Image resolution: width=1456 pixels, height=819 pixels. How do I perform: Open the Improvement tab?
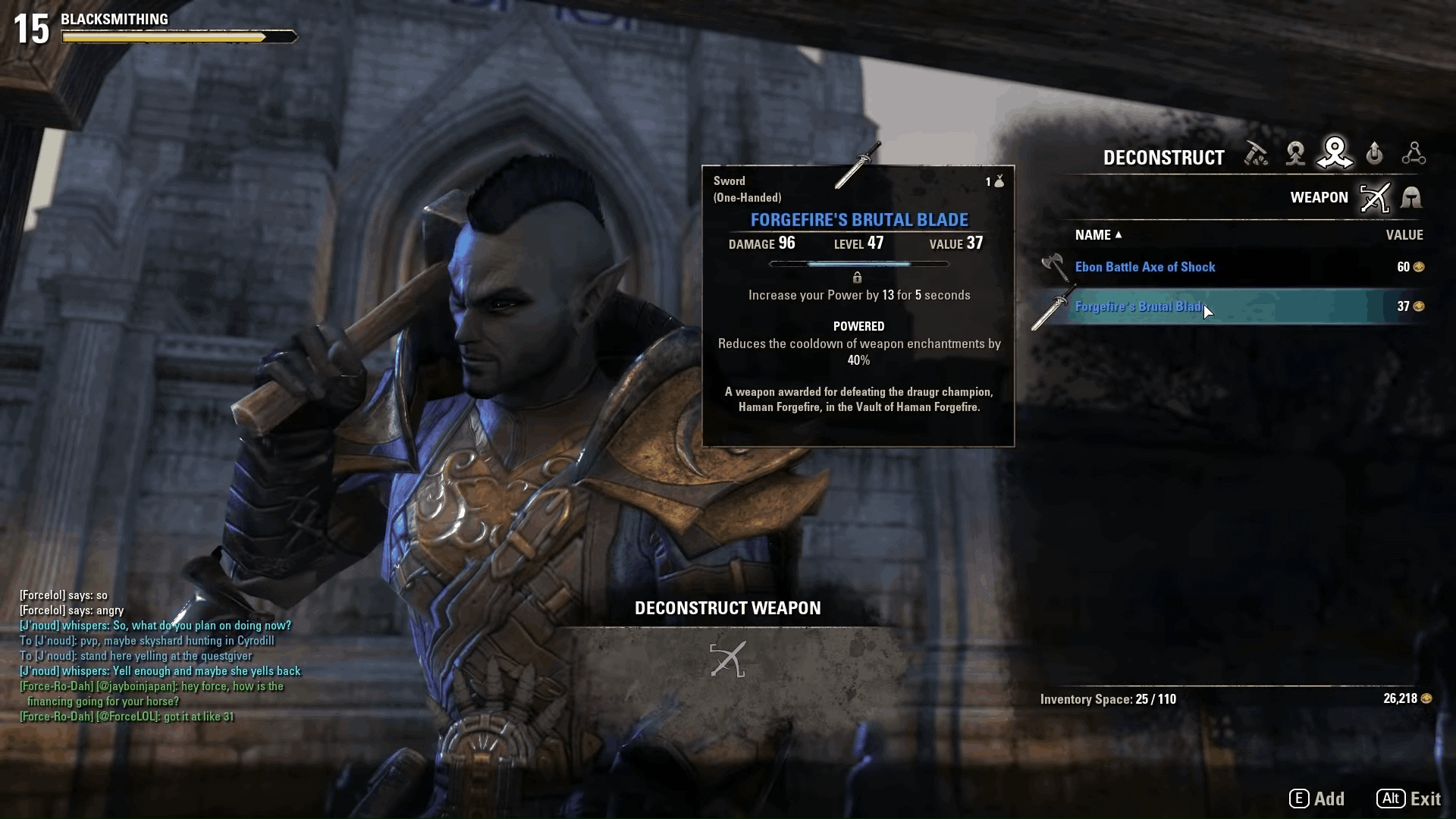click(1374, 154)
